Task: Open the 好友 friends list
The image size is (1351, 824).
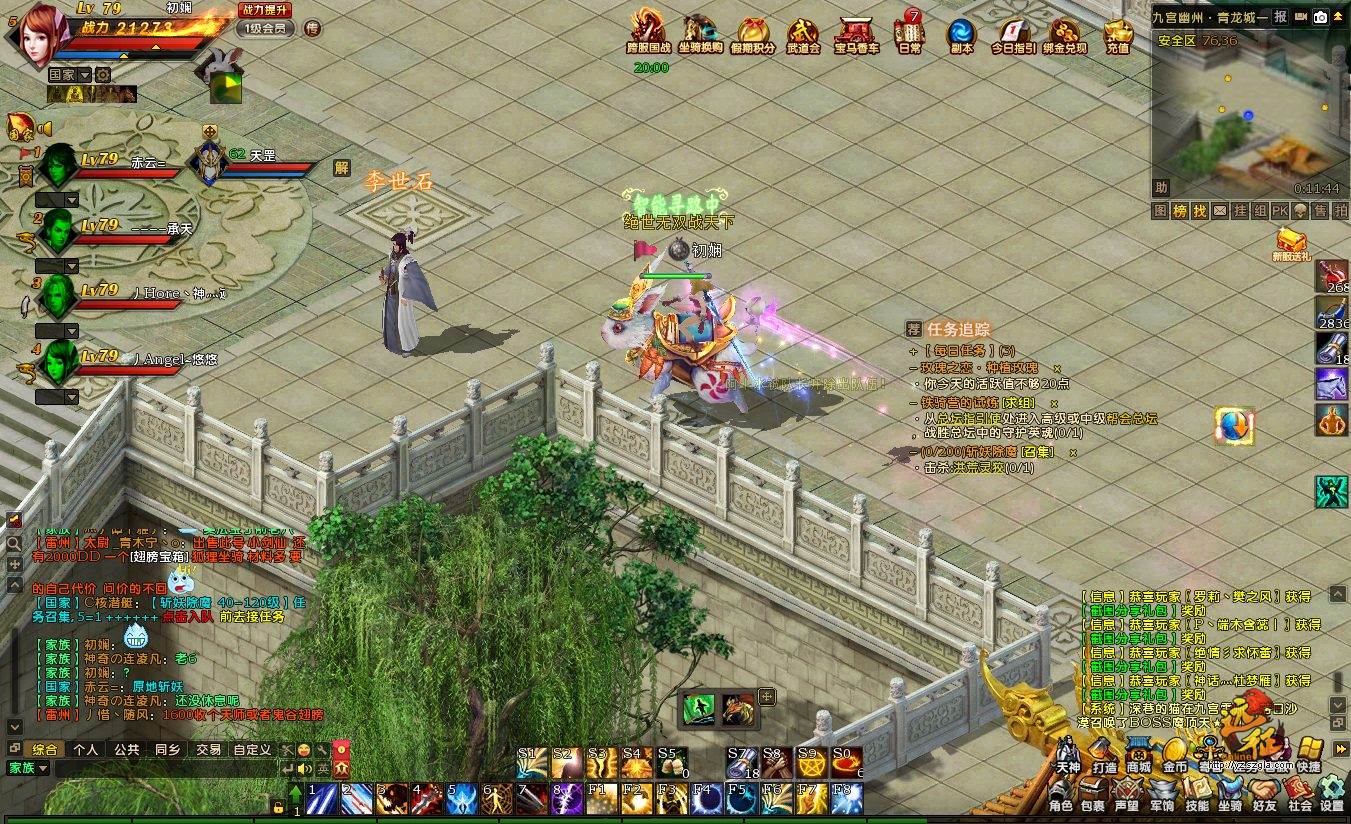Action: click(x=1264, y=796)
